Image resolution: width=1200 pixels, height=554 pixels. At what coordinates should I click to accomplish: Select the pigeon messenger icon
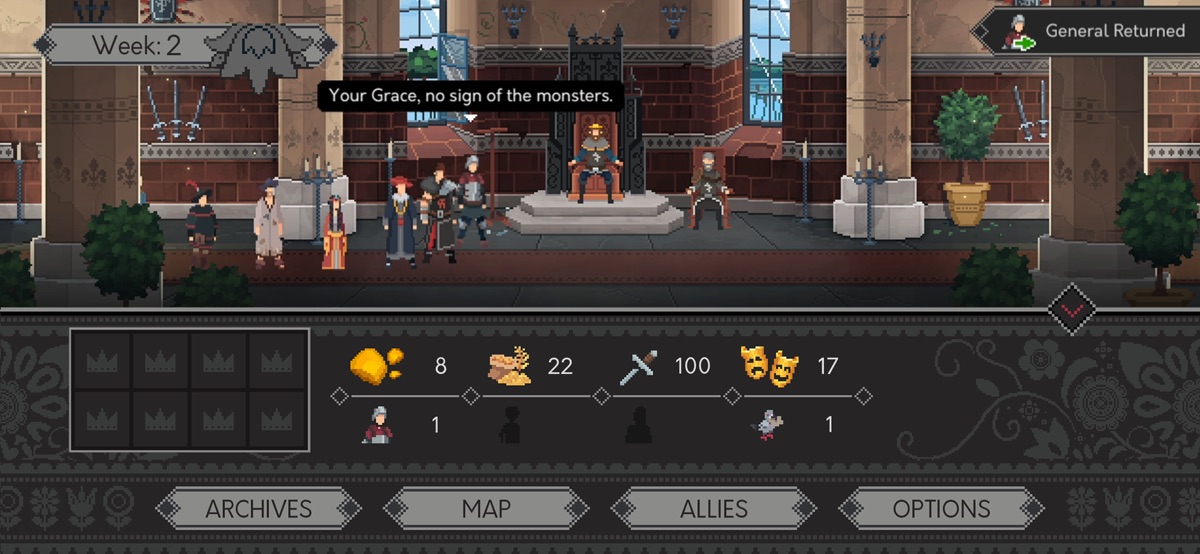pyautogui.click(x=768, y=426)
